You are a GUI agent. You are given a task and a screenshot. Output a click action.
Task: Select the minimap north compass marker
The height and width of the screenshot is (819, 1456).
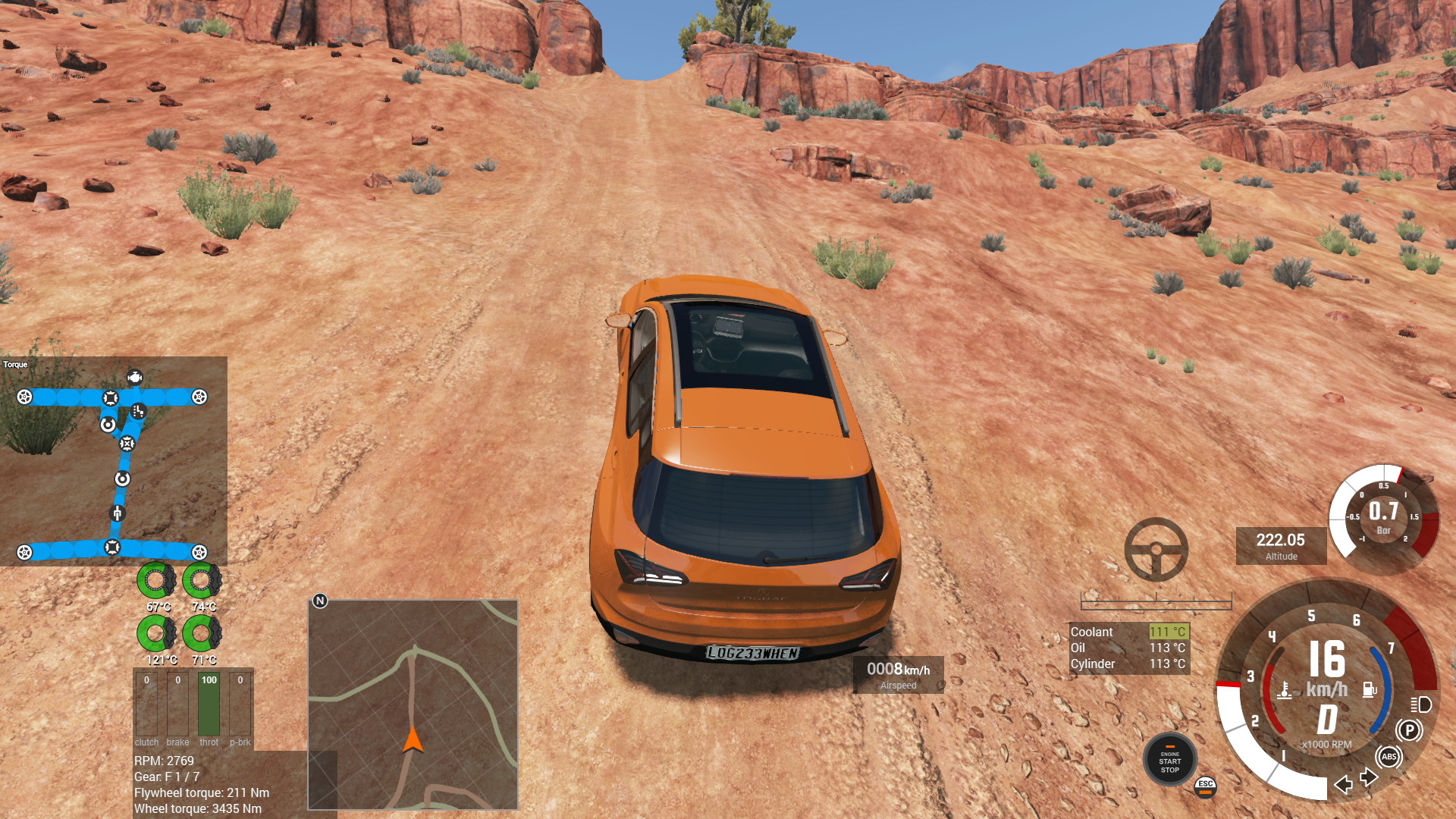320,601
